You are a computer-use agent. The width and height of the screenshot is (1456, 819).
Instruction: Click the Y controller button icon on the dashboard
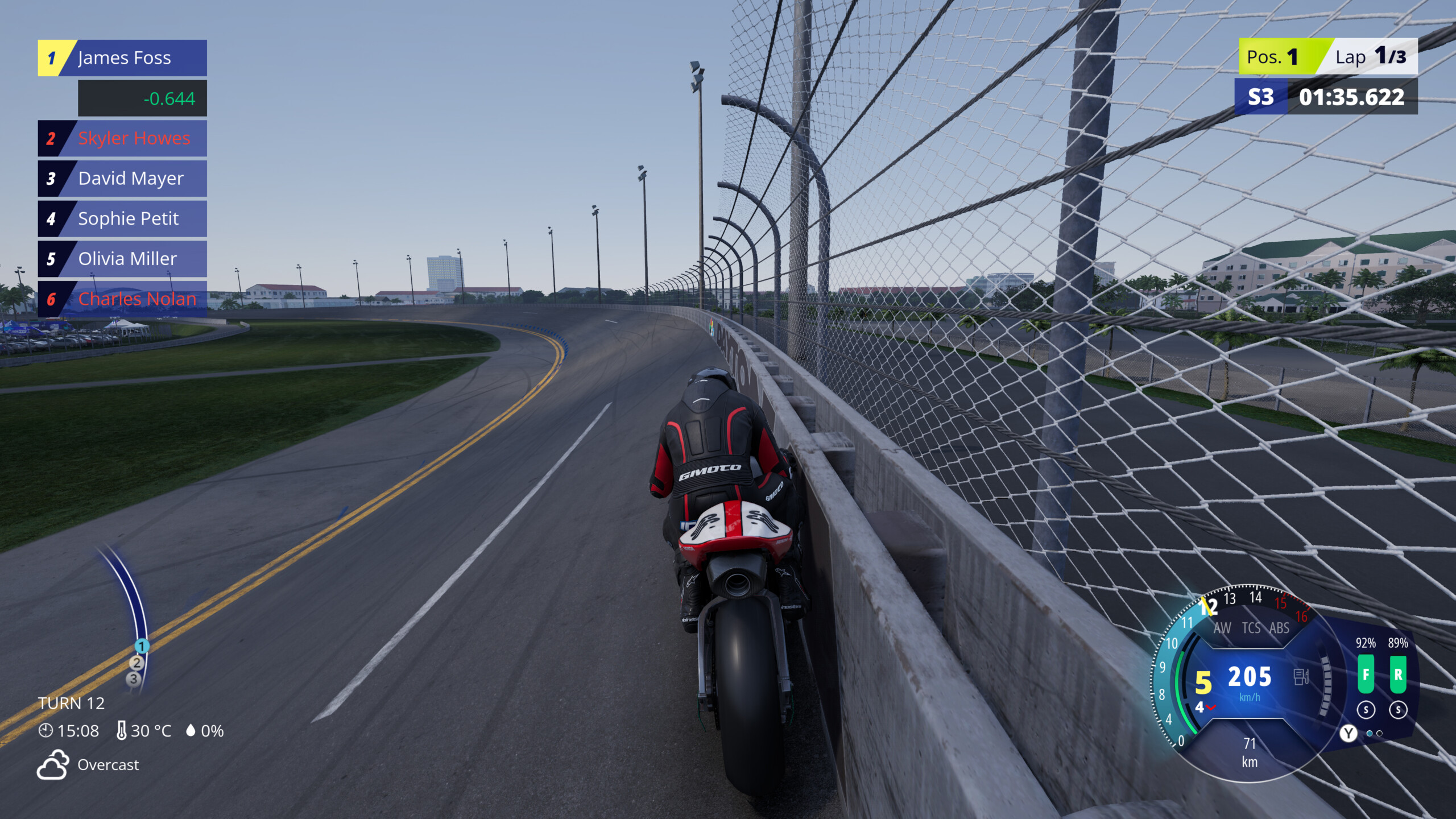(1349, 733)
